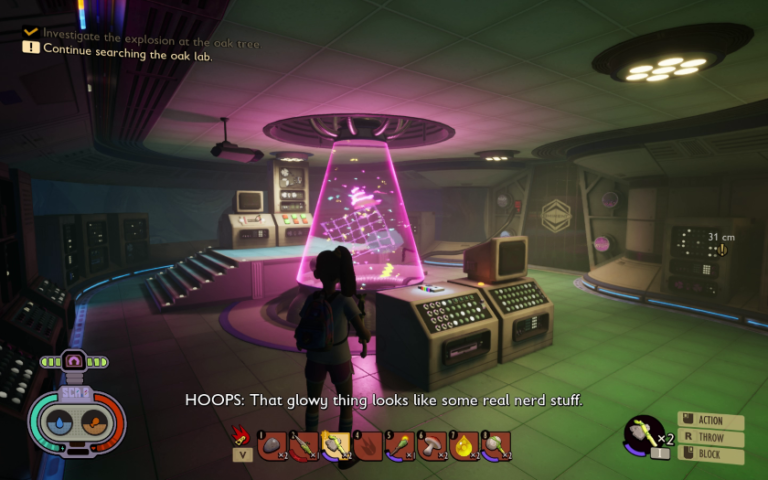768x480 pixels.
Task: Choose the spear in hotbar slot two
Action: 304,445
